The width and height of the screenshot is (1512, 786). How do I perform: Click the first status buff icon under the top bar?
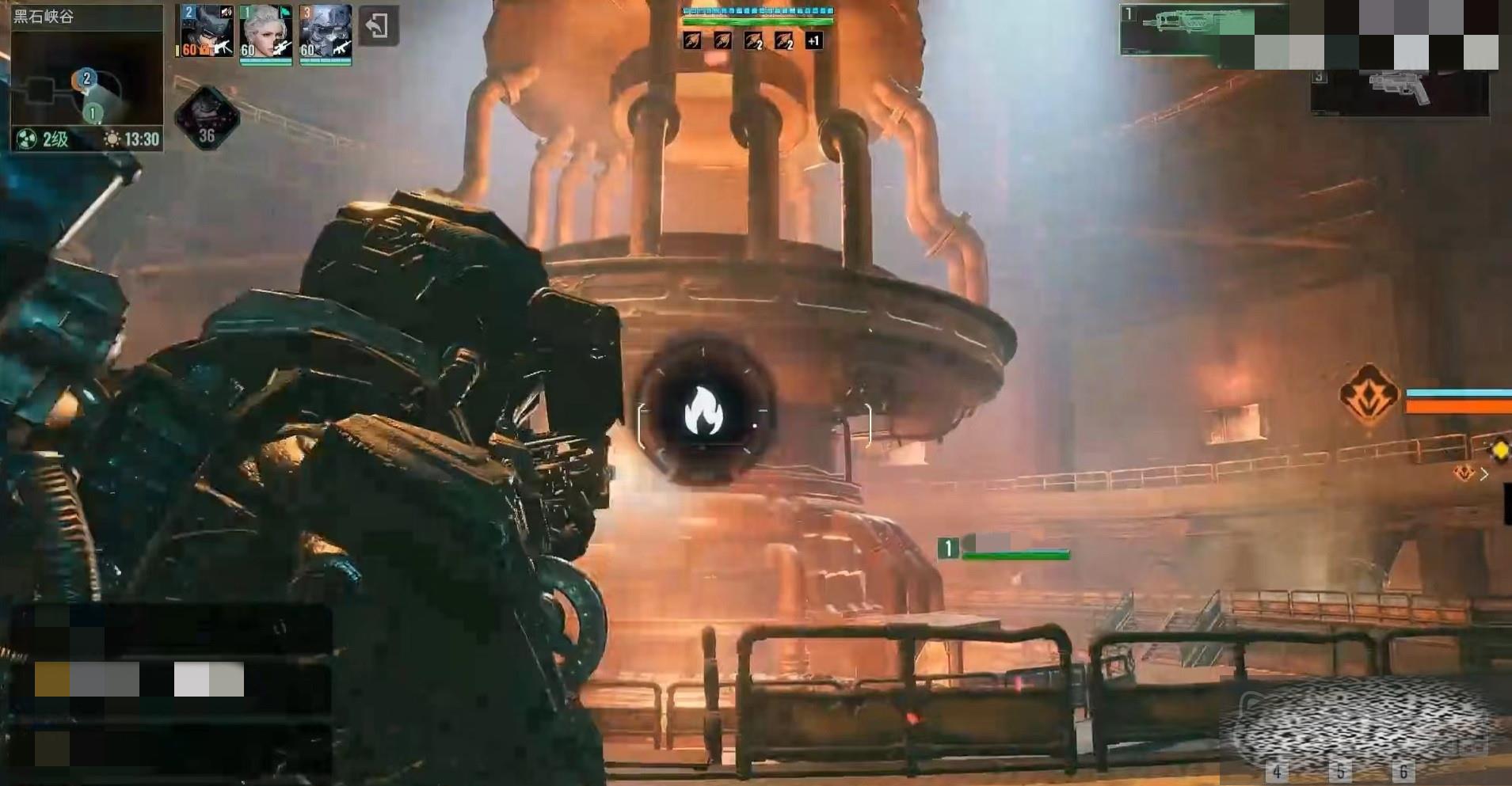pos(691,40)
